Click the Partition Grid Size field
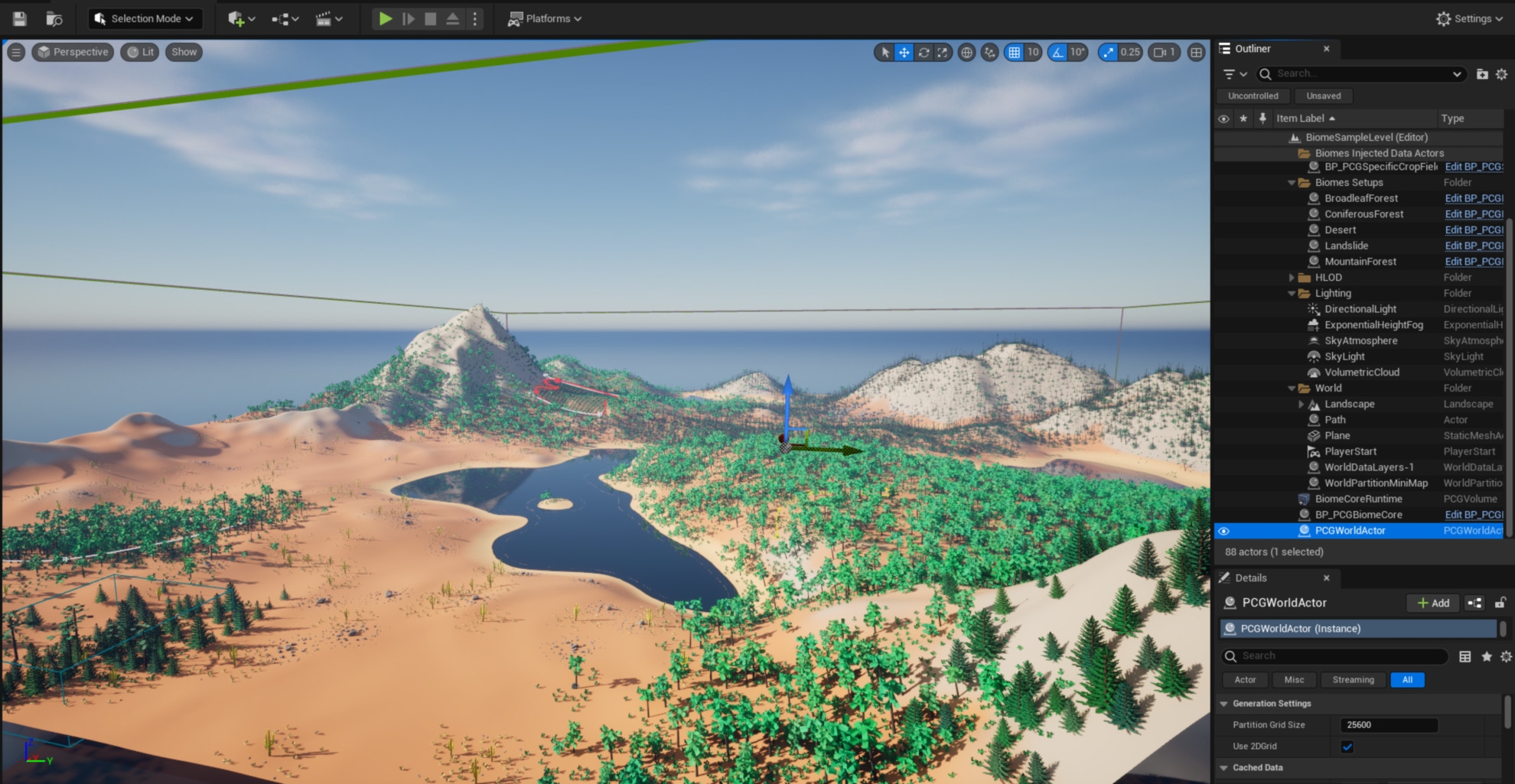Screen dimensions: 1515x784 point(1388,724)
